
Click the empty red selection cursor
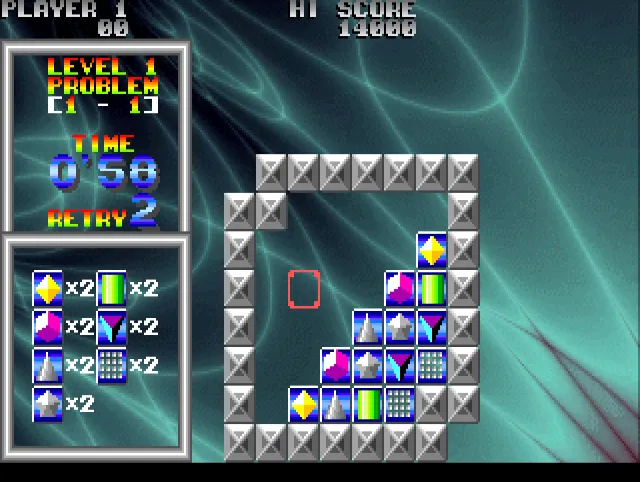tap(304, 289)
